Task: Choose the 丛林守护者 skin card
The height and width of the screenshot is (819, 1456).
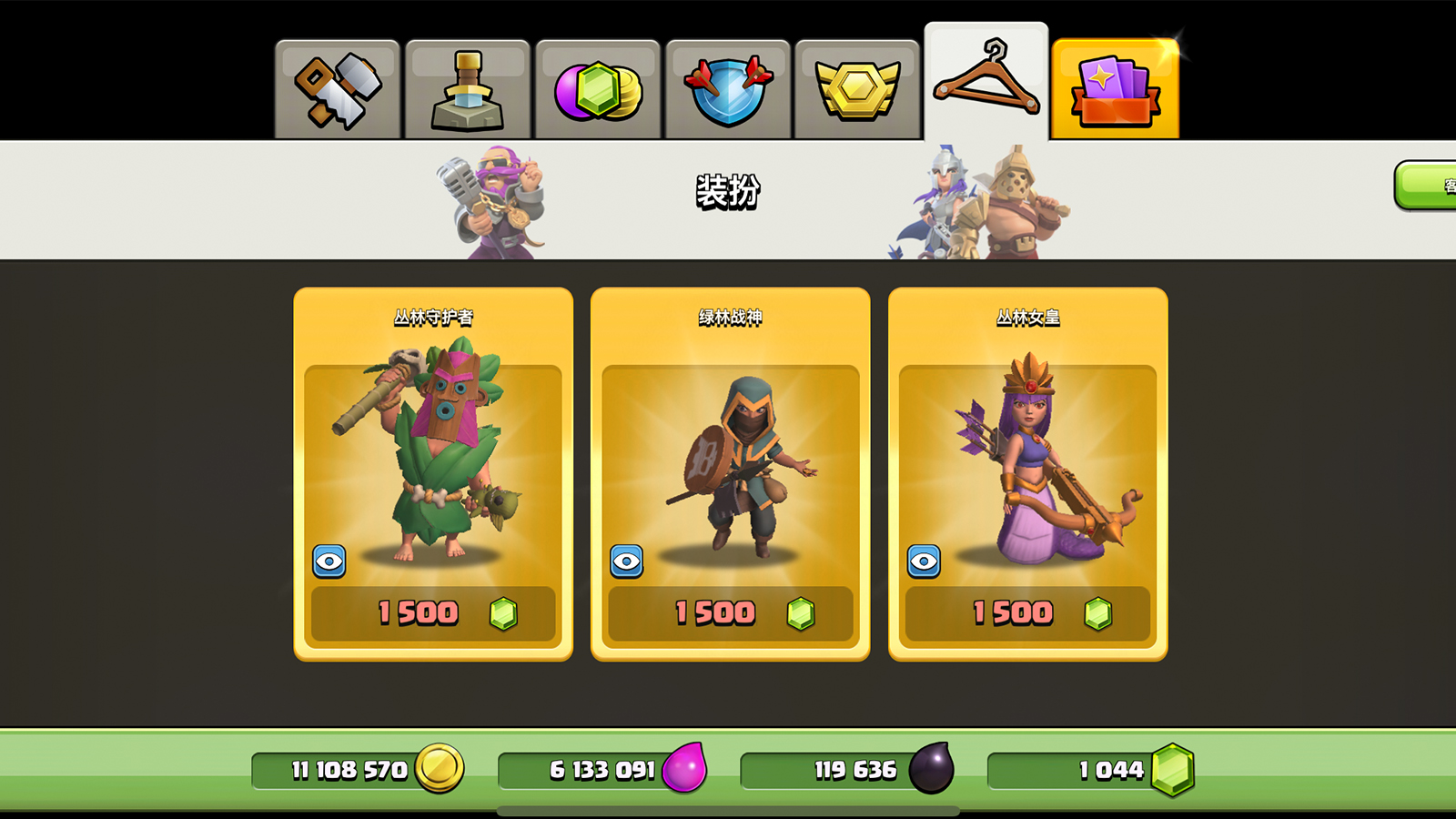Action: click(433, 455)
